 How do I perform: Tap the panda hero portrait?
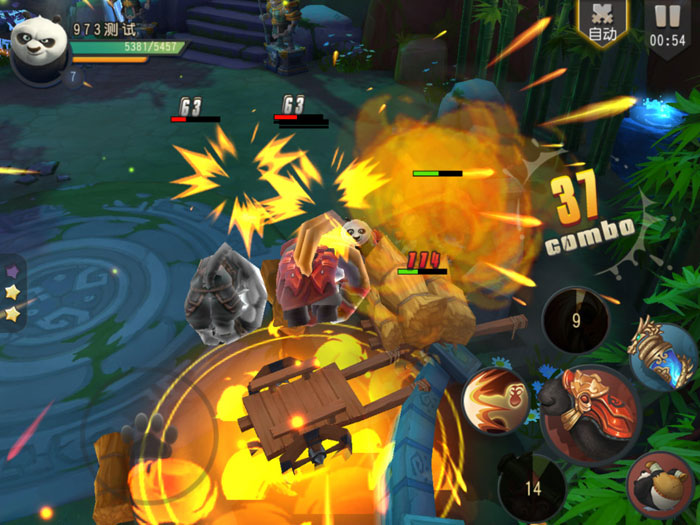click(x=38, y=44)
